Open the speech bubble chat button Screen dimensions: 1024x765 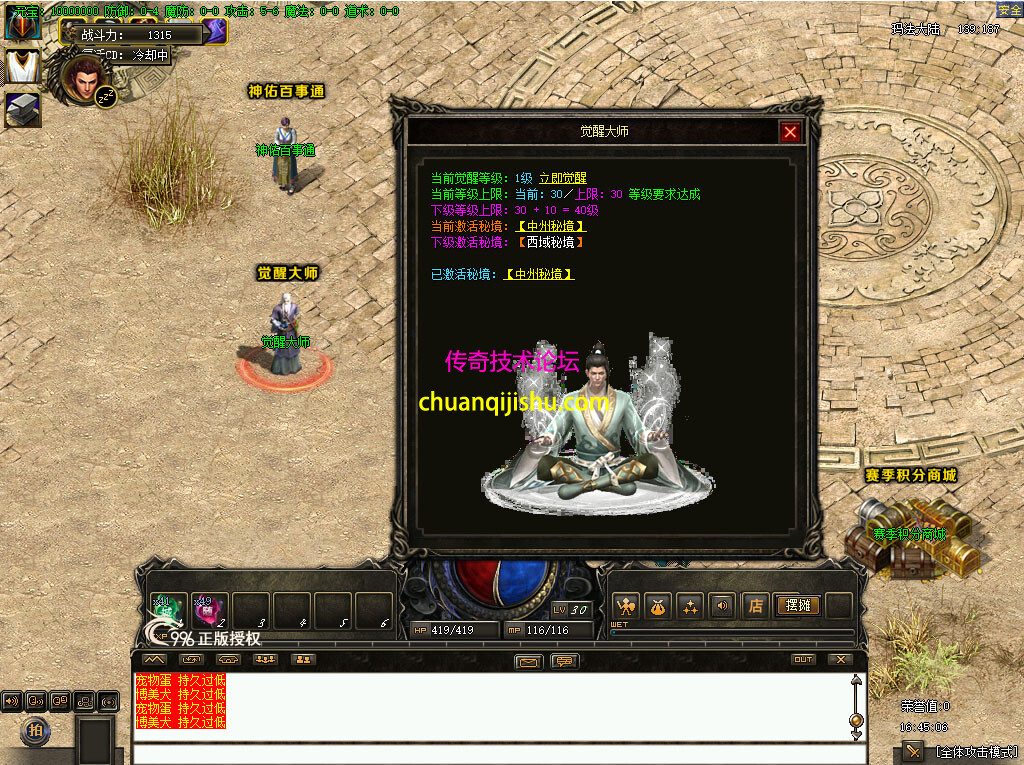pyautogui.click(x=564, y=661)
